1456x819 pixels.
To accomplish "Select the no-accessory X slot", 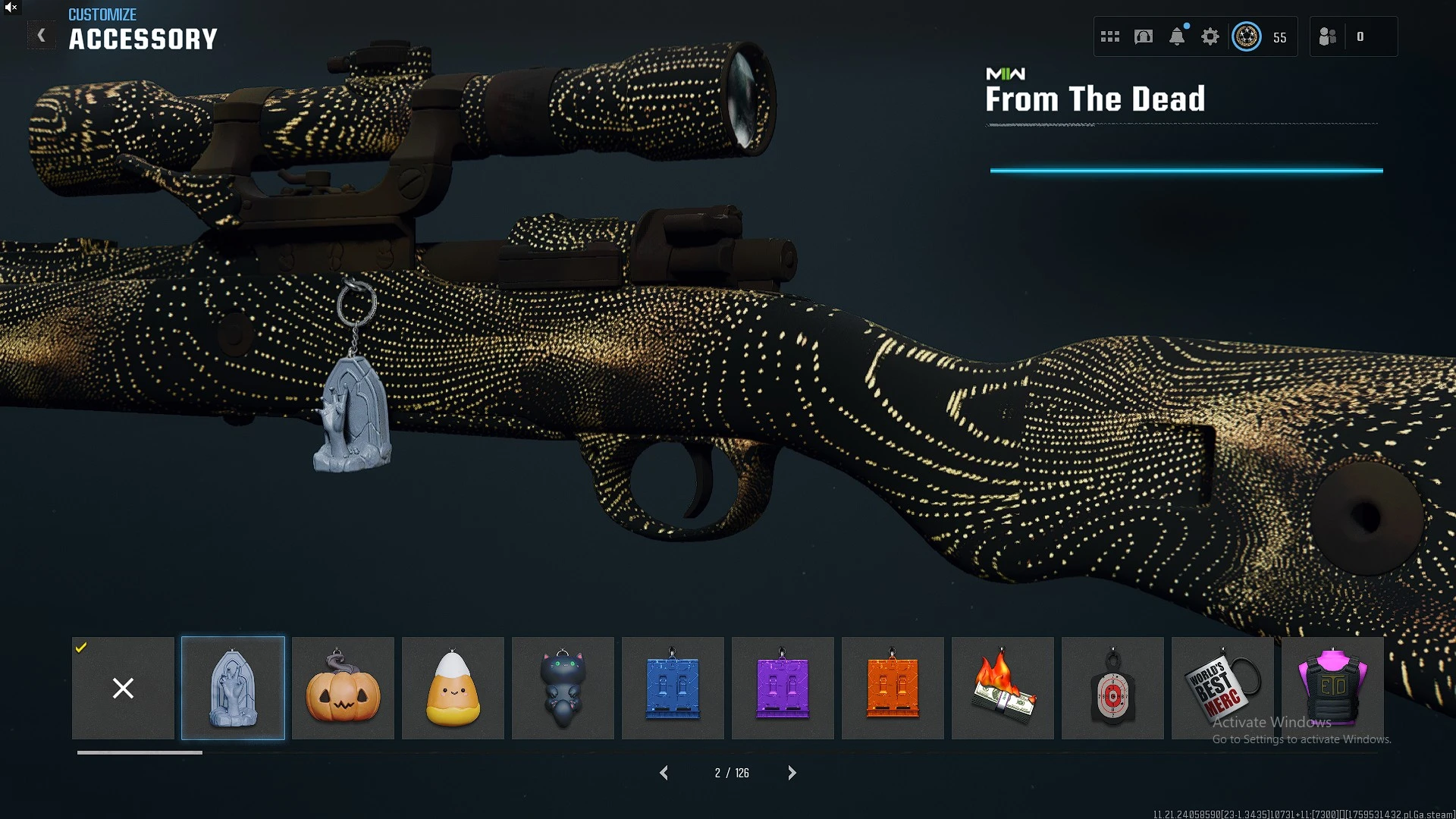I will coord(123,688).
